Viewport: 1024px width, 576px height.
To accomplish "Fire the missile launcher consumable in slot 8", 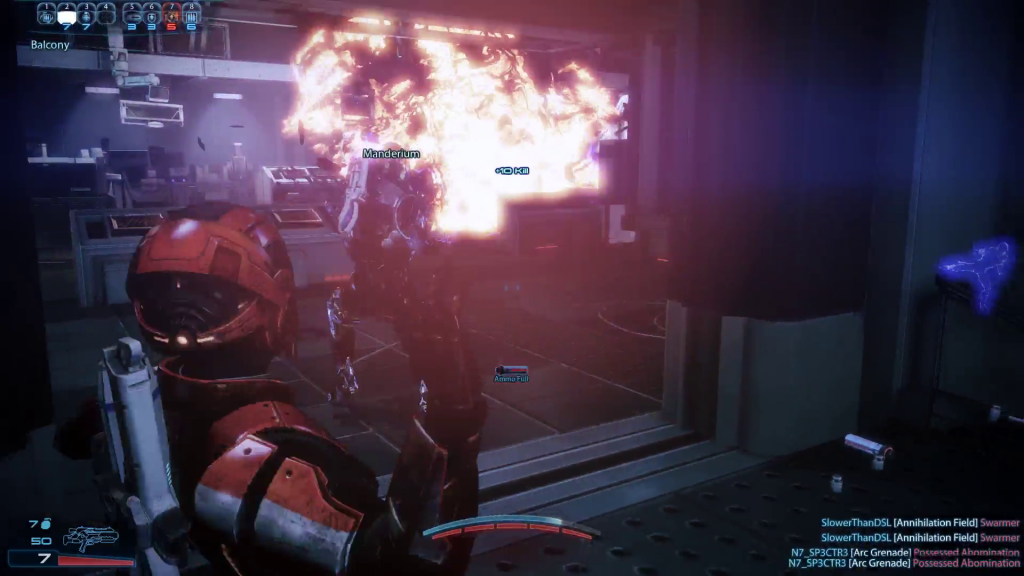I will point(190,15).
